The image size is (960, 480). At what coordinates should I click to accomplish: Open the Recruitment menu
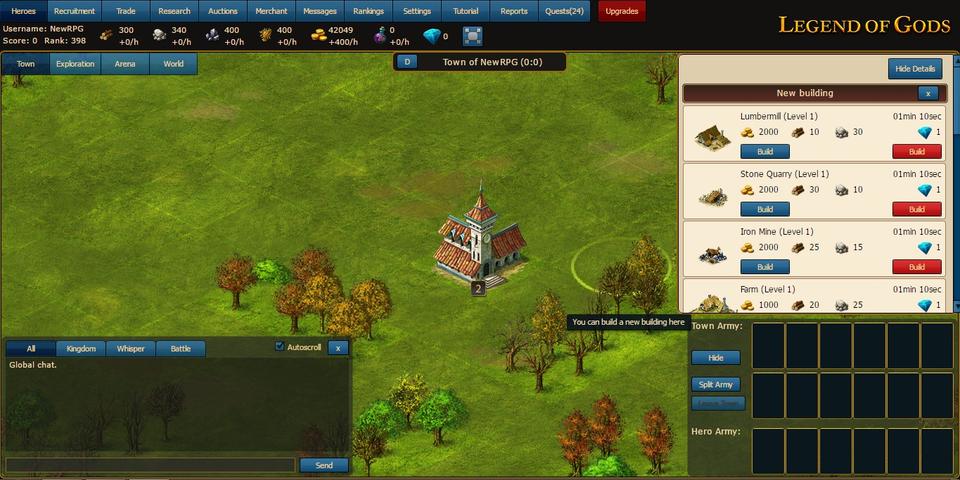(75, 11)
